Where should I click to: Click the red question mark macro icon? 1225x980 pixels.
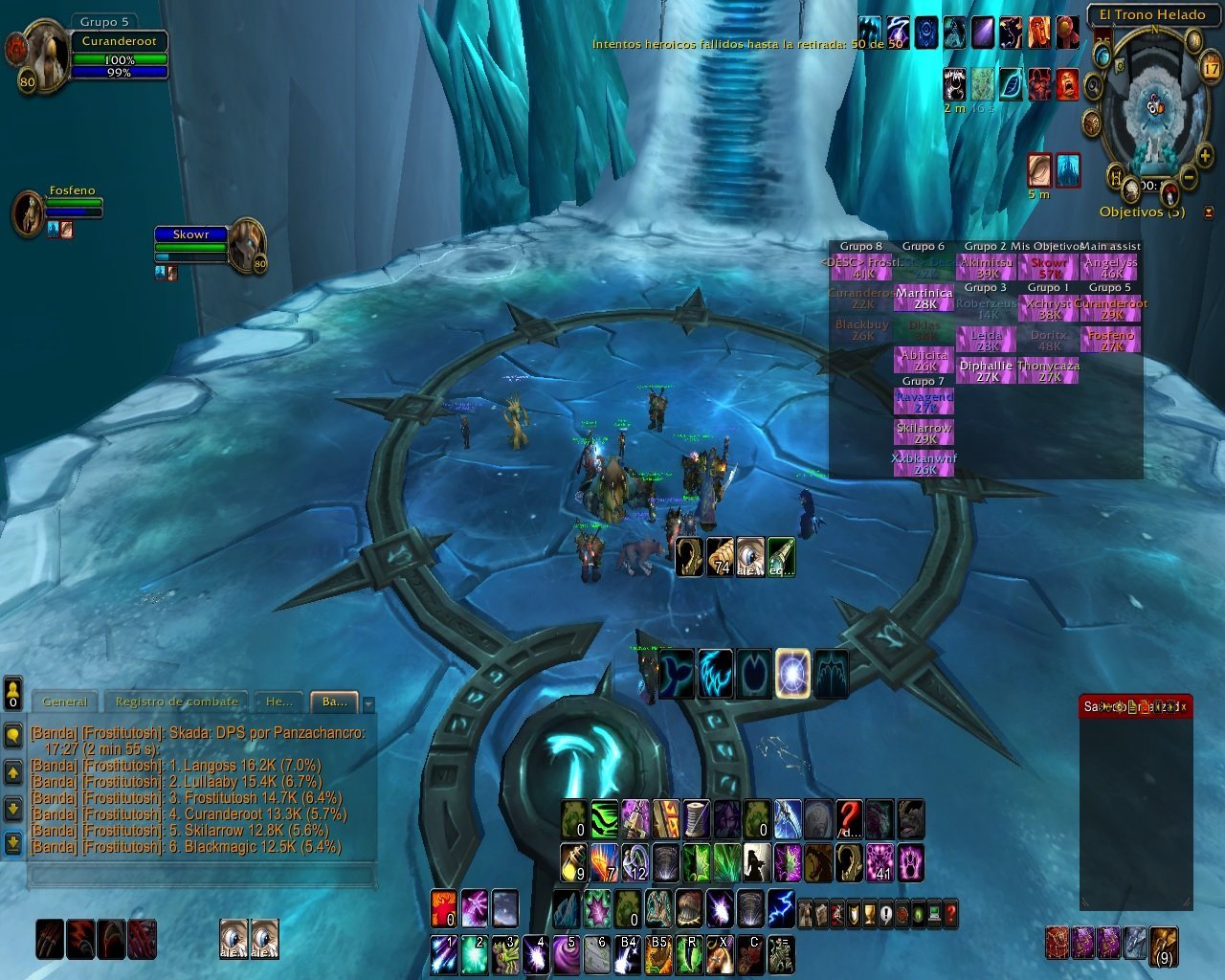tap(849, 819)
